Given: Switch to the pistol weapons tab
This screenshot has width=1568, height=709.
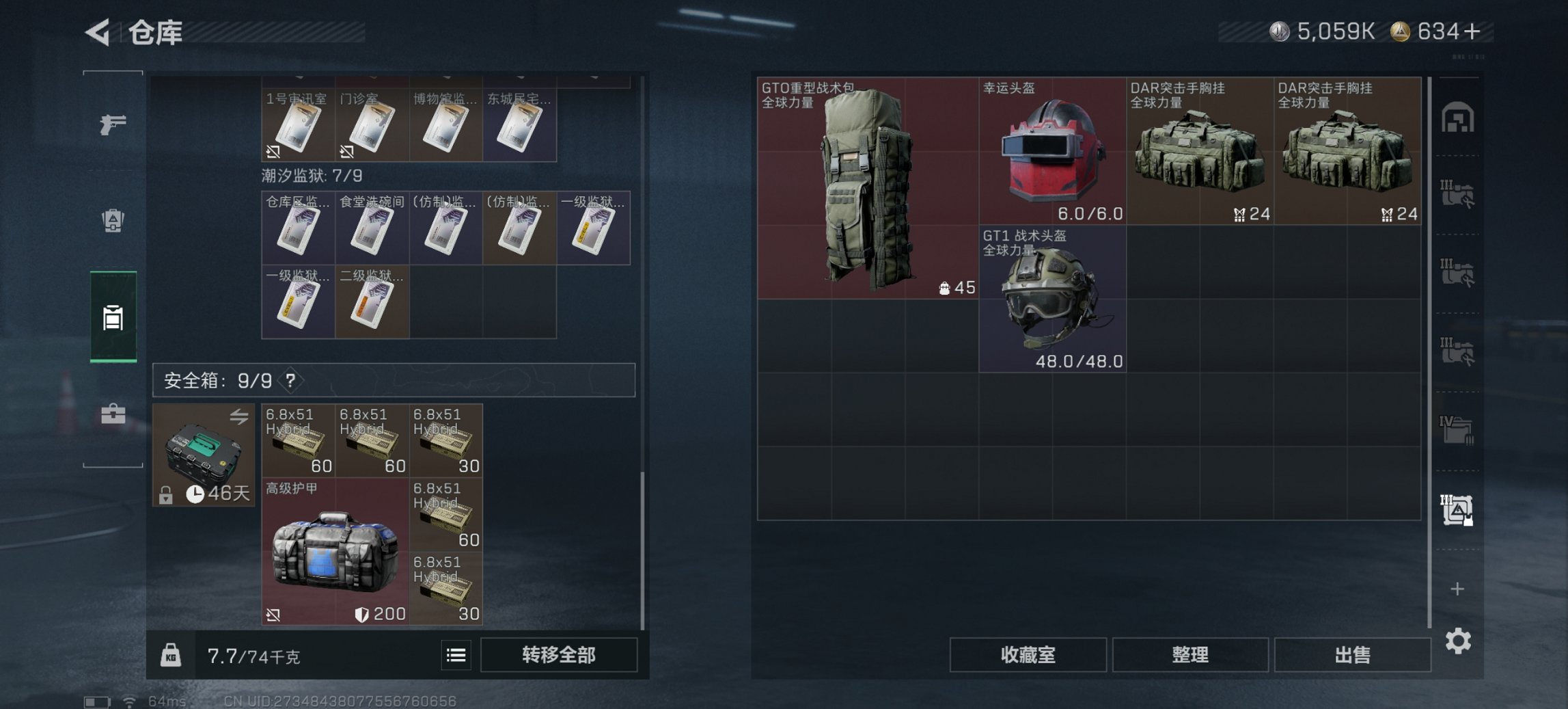Looking at the screenshot, I should click(113, 124).
